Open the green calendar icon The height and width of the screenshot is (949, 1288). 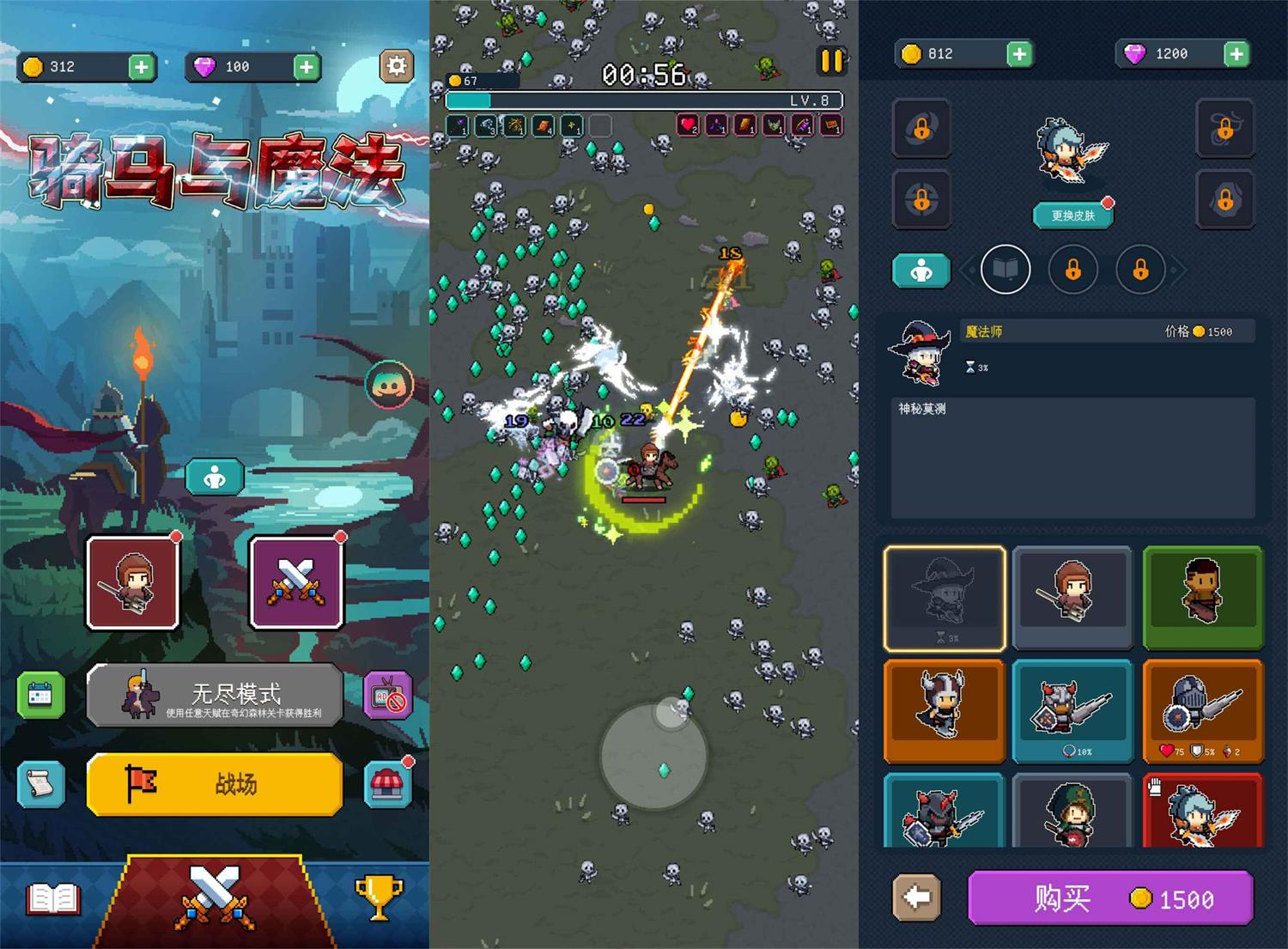40,695
